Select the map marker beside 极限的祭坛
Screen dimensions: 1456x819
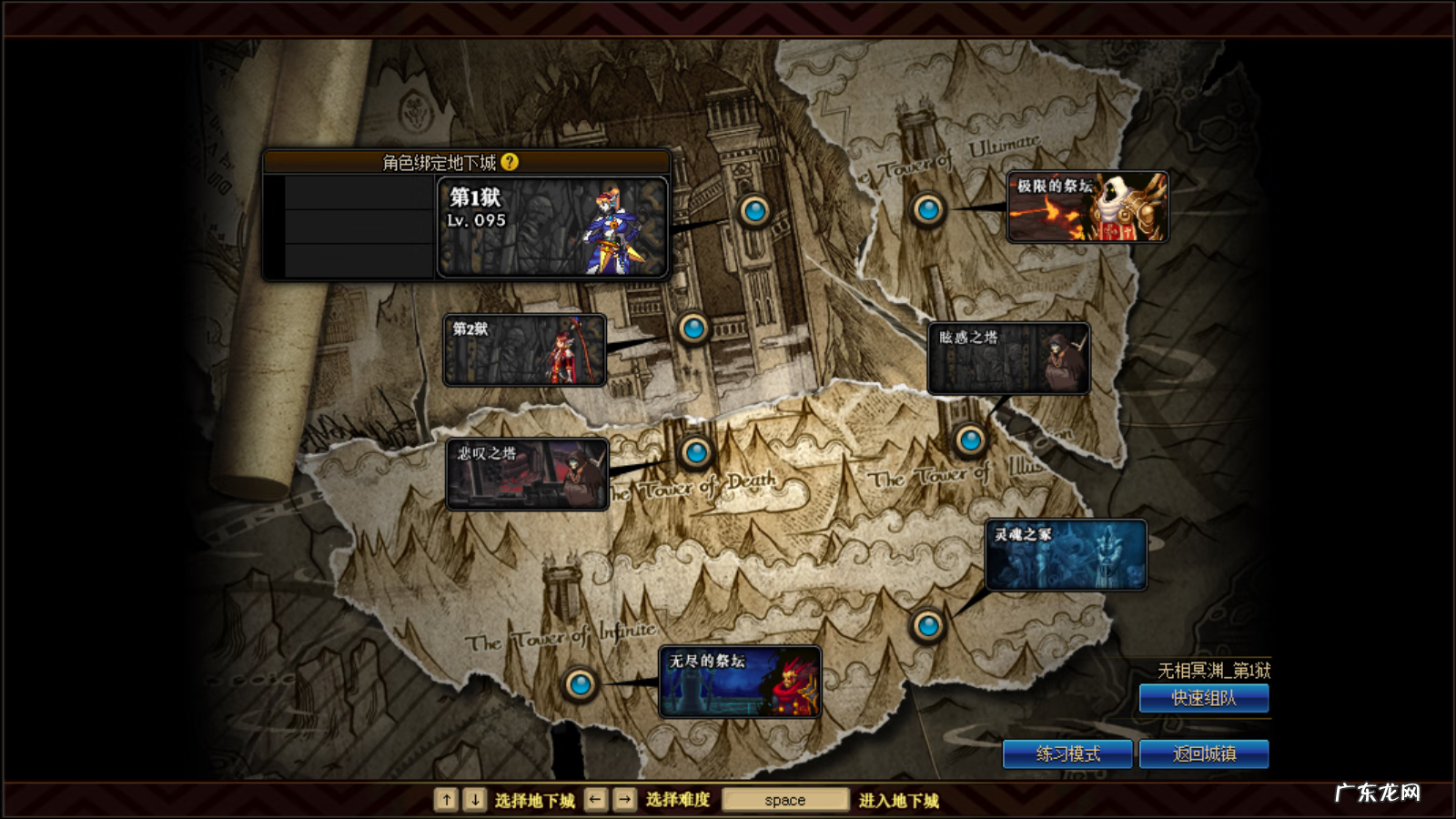click(928, 210)
